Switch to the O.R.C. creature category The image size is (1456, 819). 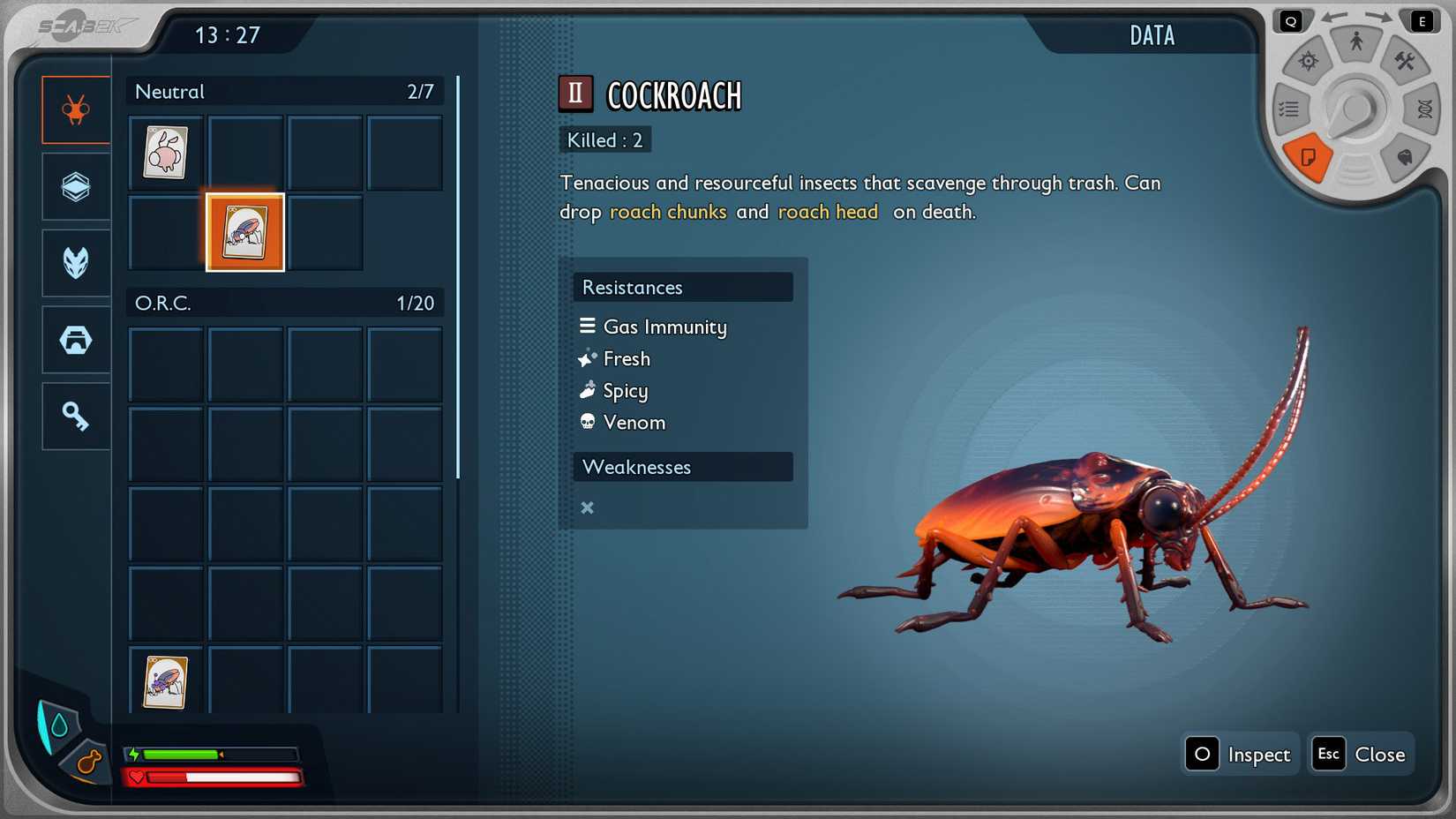click(284, 303)
